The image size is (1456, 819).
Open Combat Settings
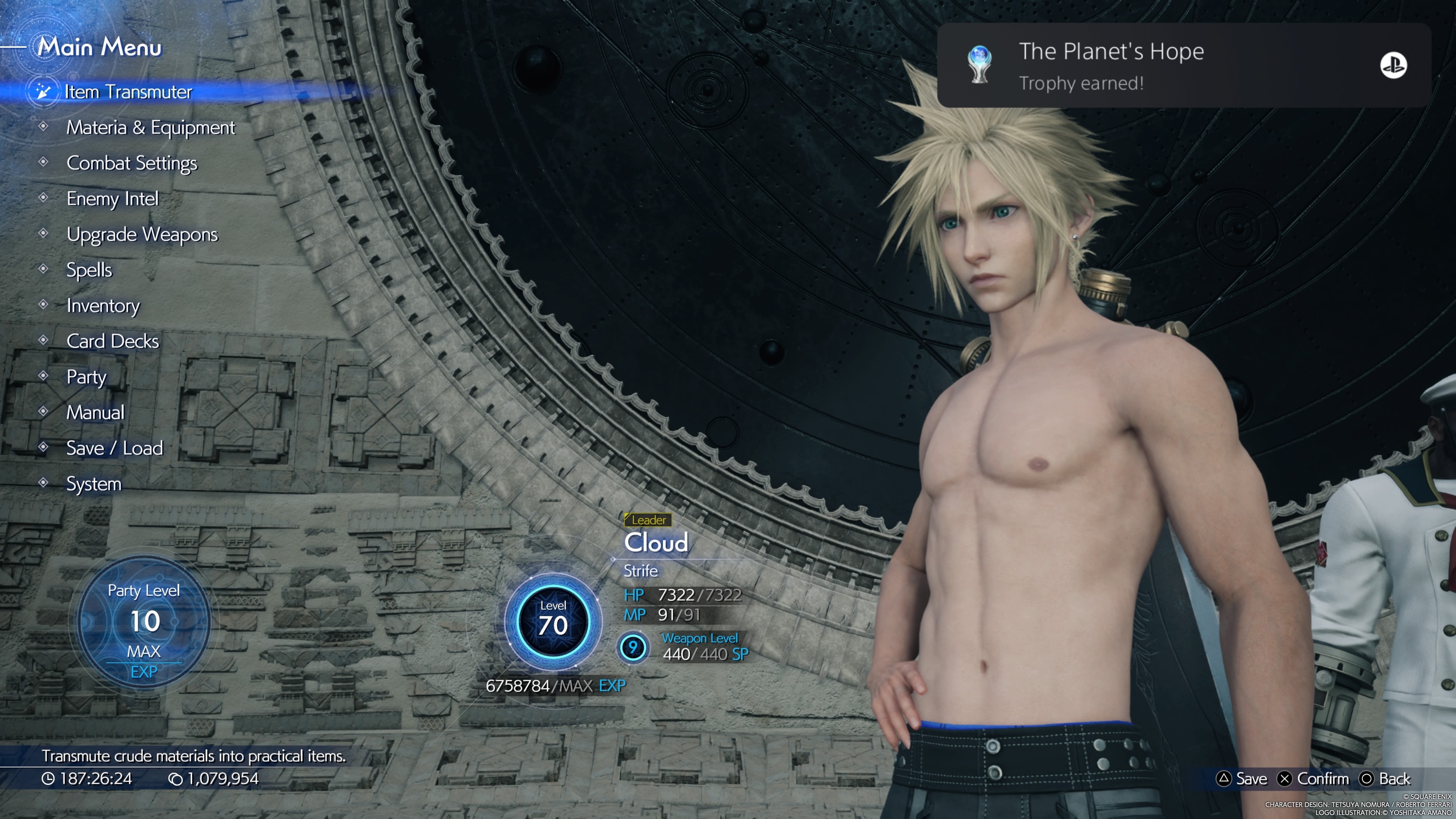[132, 163]
